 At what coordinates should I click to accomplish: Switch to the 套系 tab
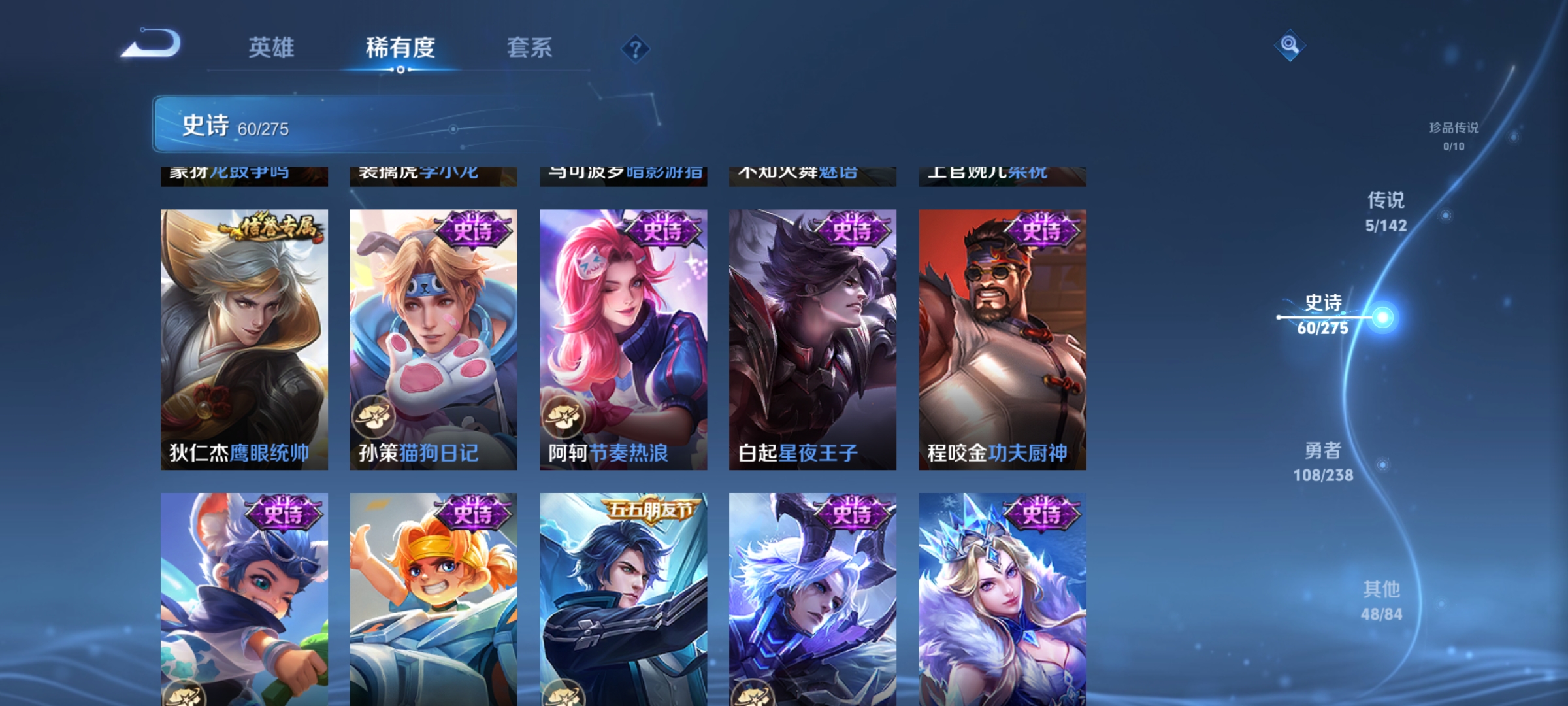pyautogui.click(x=529, y=47)
